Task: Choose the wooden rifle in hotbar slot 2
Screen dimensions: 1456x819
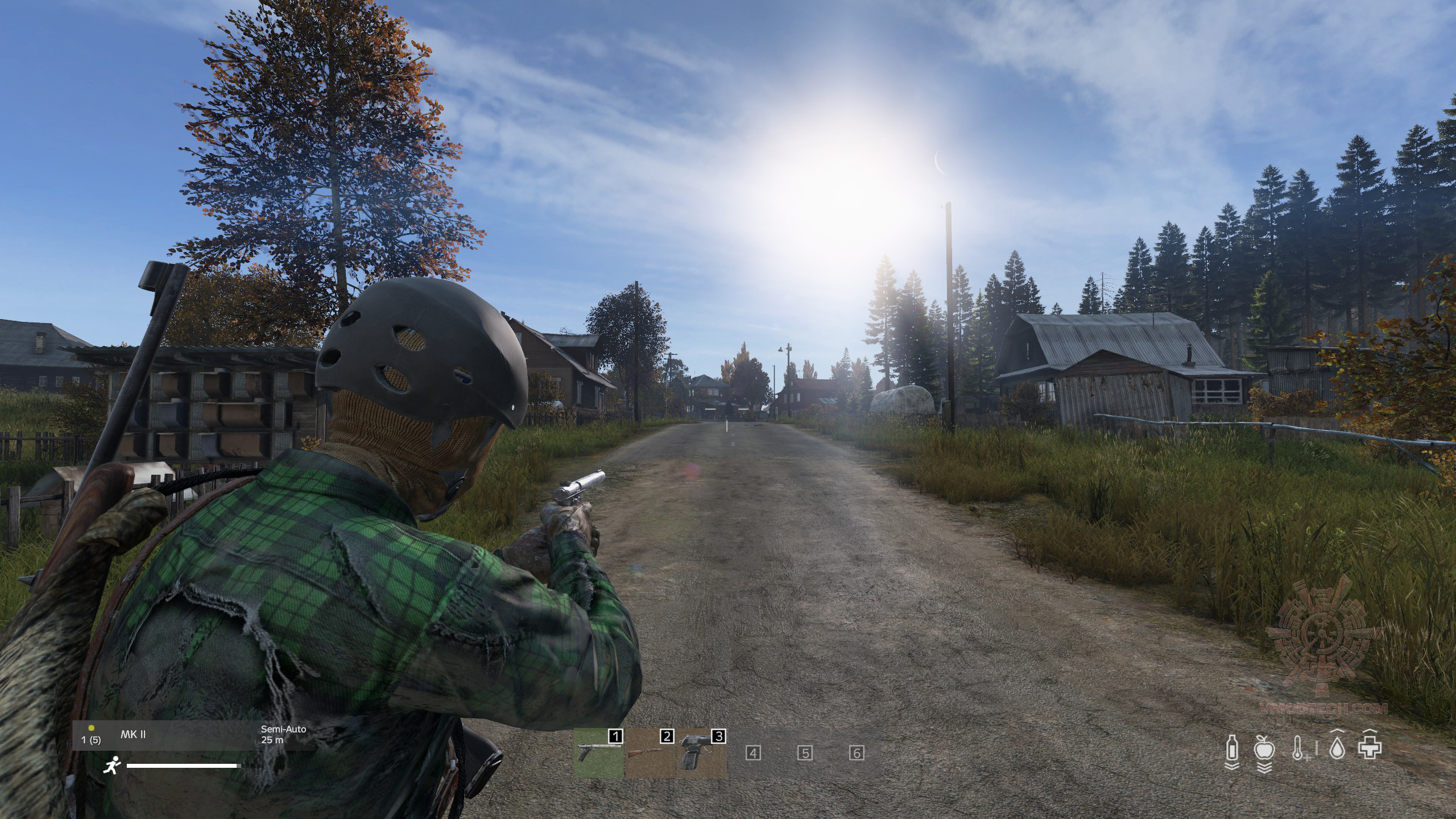Action: [x=650, y=753]
